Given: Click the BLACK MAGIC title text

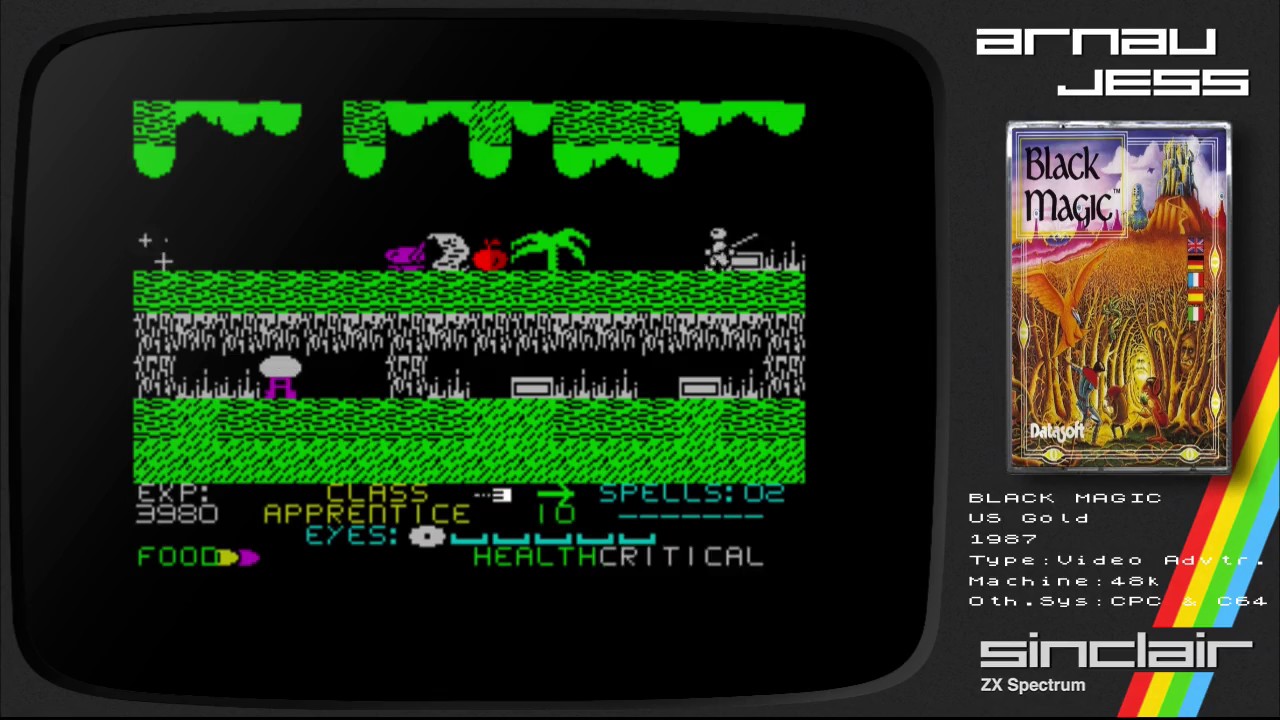Looking at the screenshot, I should (1065, 497).
